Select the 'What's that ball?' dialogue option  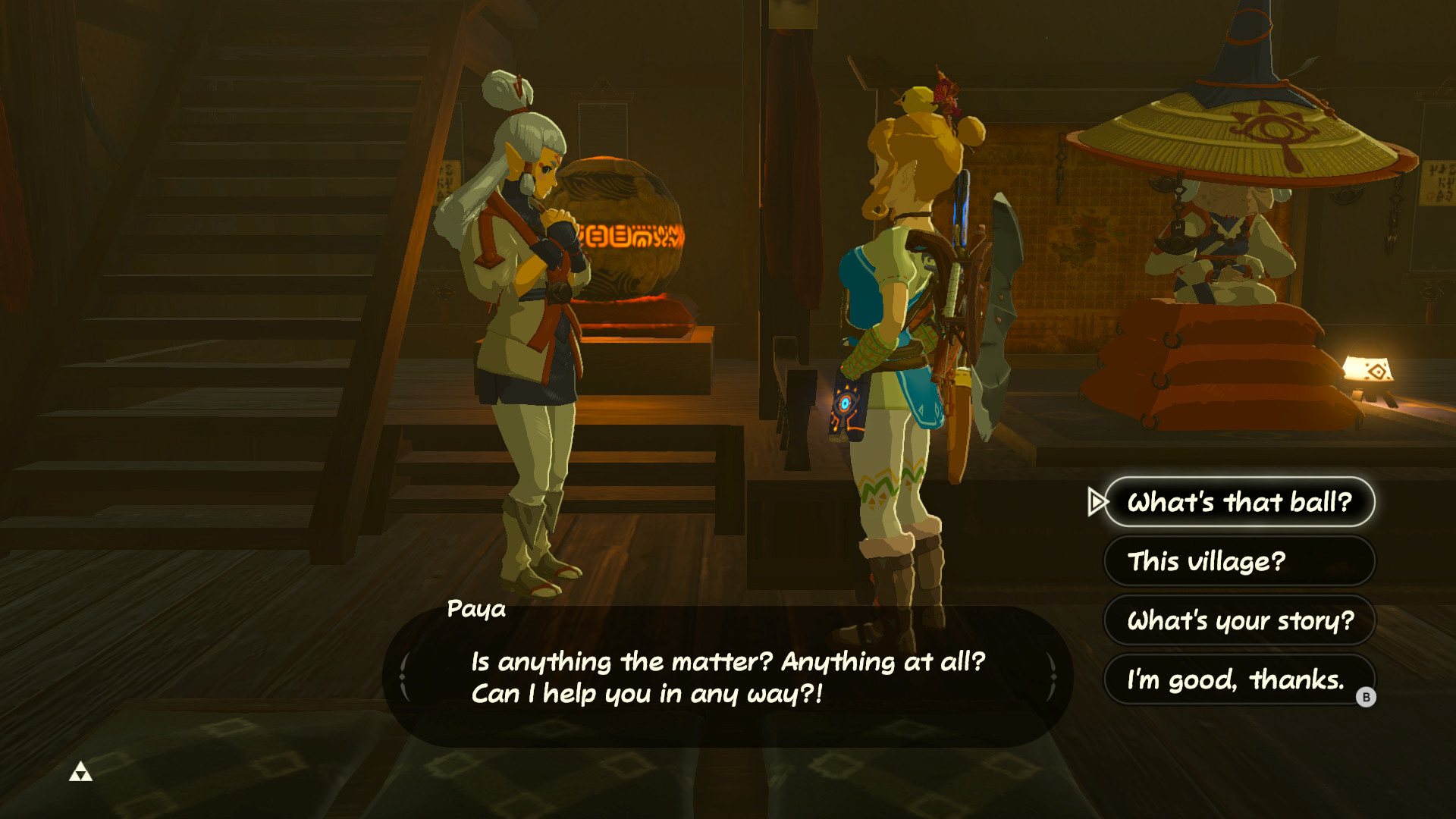click(1238, 502)
